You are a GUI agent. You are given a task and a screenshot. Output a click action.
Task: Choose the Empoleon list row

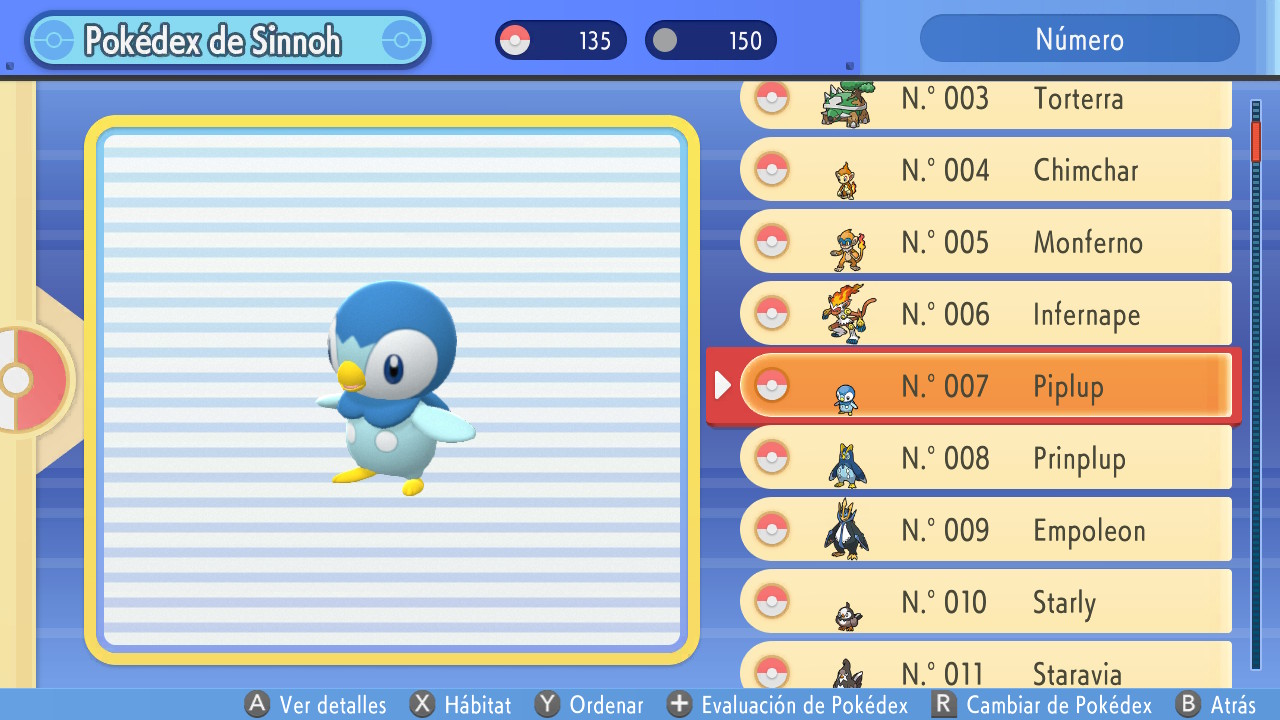coord(985,530)
